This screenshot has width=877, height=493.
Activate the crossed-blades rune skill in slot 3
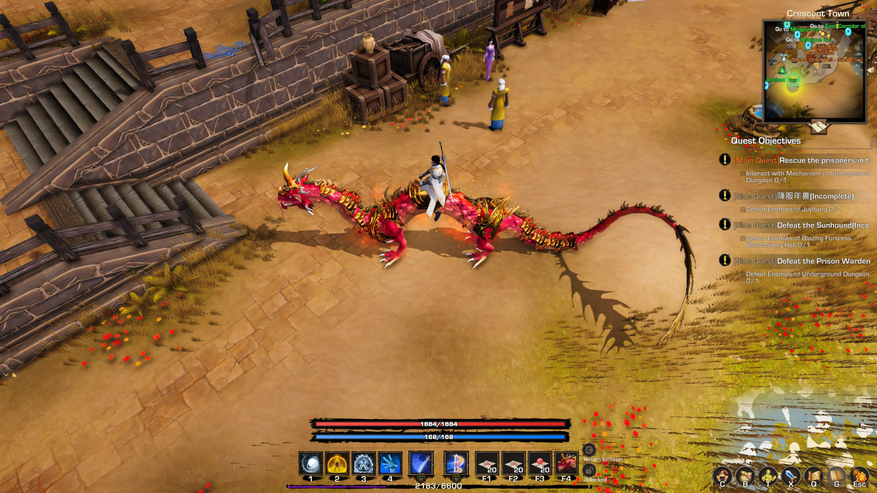363,464
